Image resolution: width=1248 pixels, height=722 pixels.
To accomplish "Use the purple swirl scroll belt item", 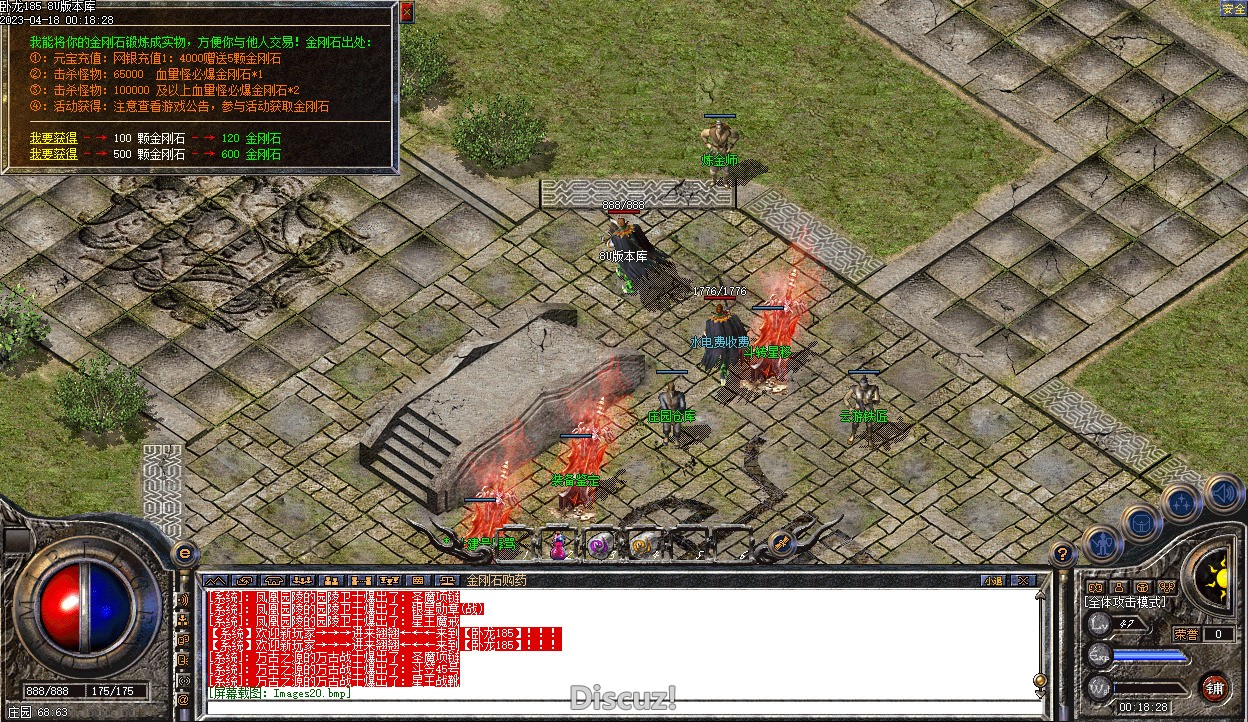I will (599, 545).
